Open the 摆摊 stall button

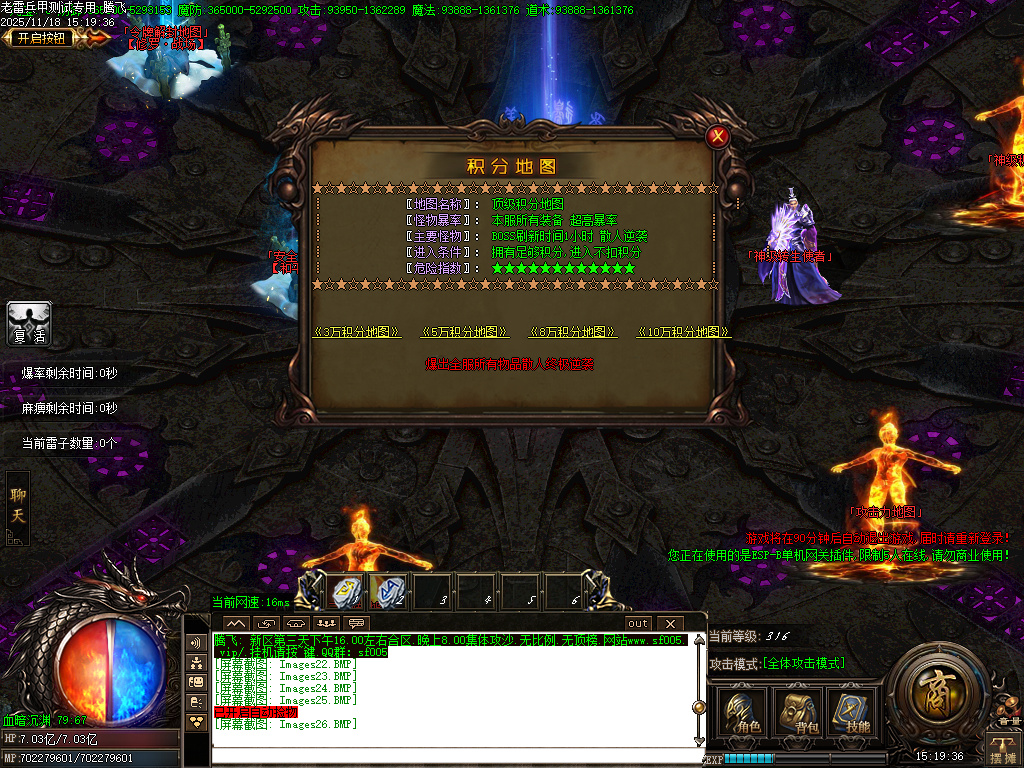coord(1003,745)
